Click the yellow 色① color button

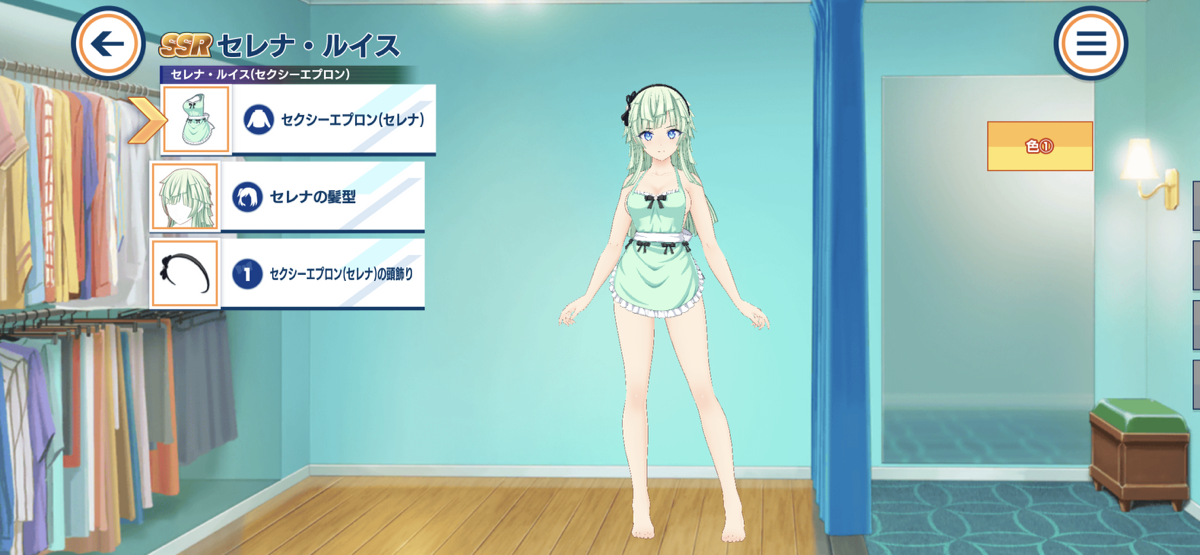click(x=1039, y=146)
